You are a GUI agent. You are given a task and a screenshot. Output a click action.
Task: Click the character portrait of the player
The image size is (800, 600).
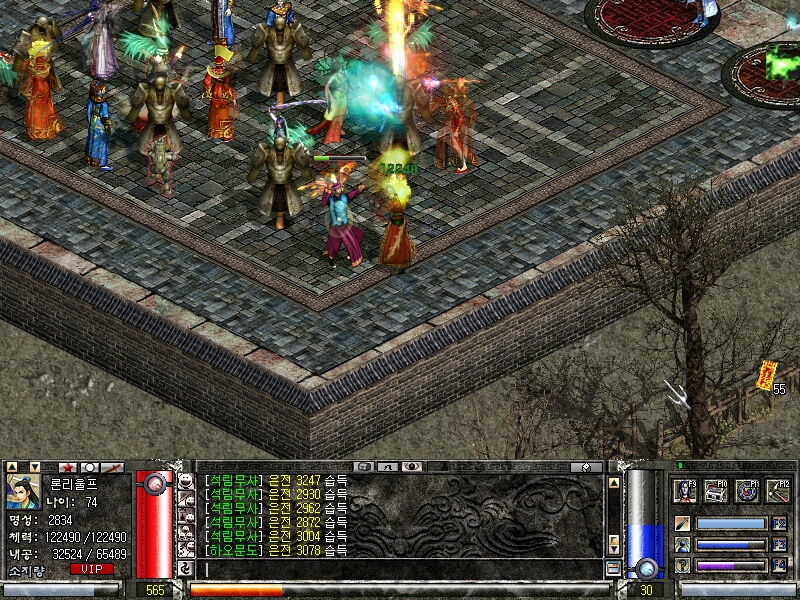tap(23, 491)
